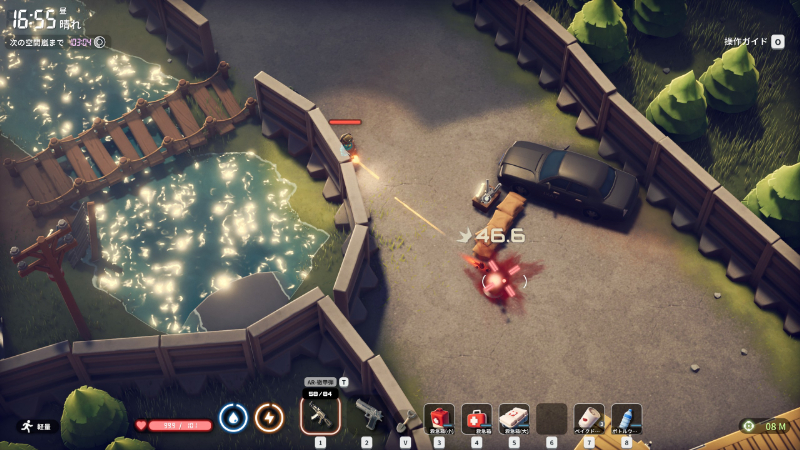
Task: Switch to the pistol weapon slot
Action: pos(367,416)
